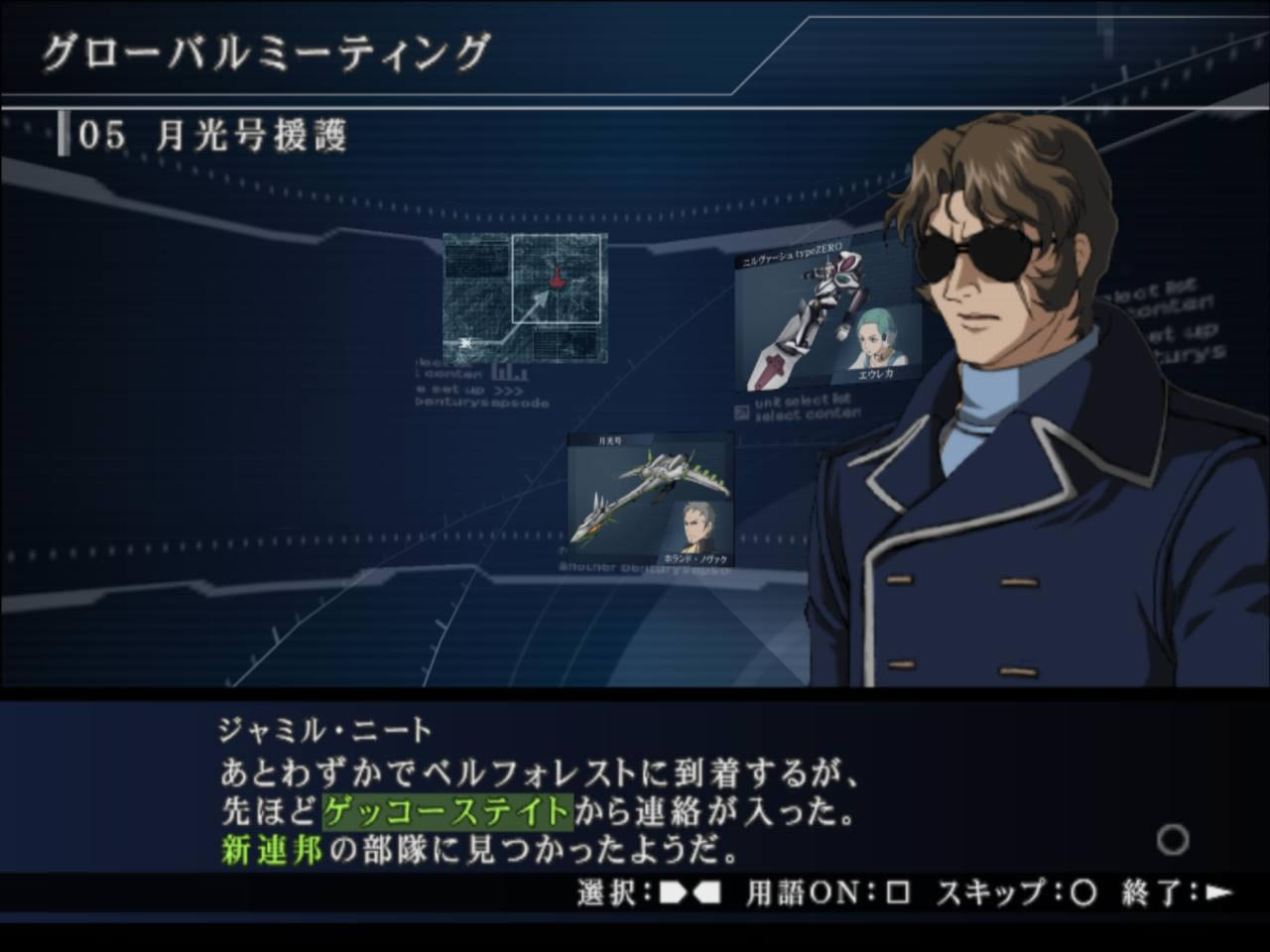Open the 月光号 ship panel
The height and width of the screenshot is (952, 1270).
pyautogui.click(x=650, y=500)
